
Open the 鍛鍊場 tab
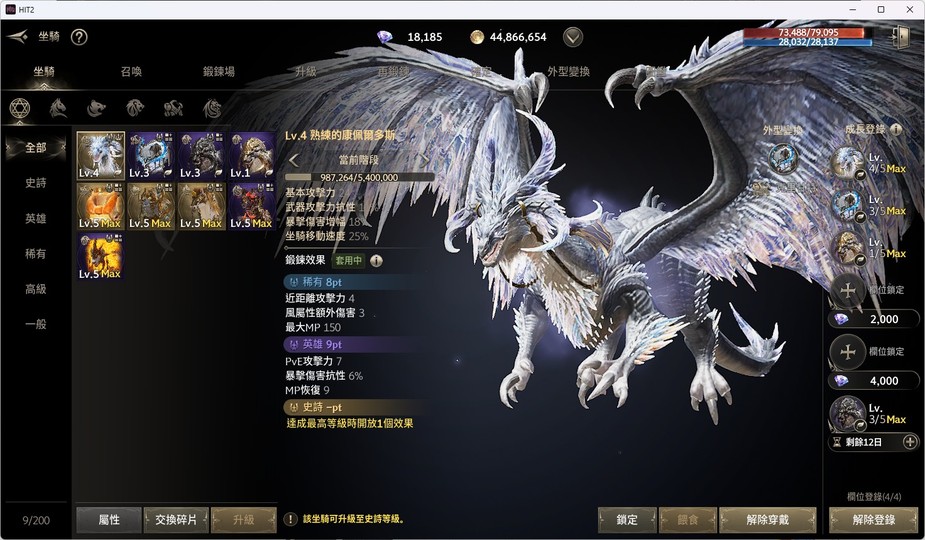(x=218, y=72)
